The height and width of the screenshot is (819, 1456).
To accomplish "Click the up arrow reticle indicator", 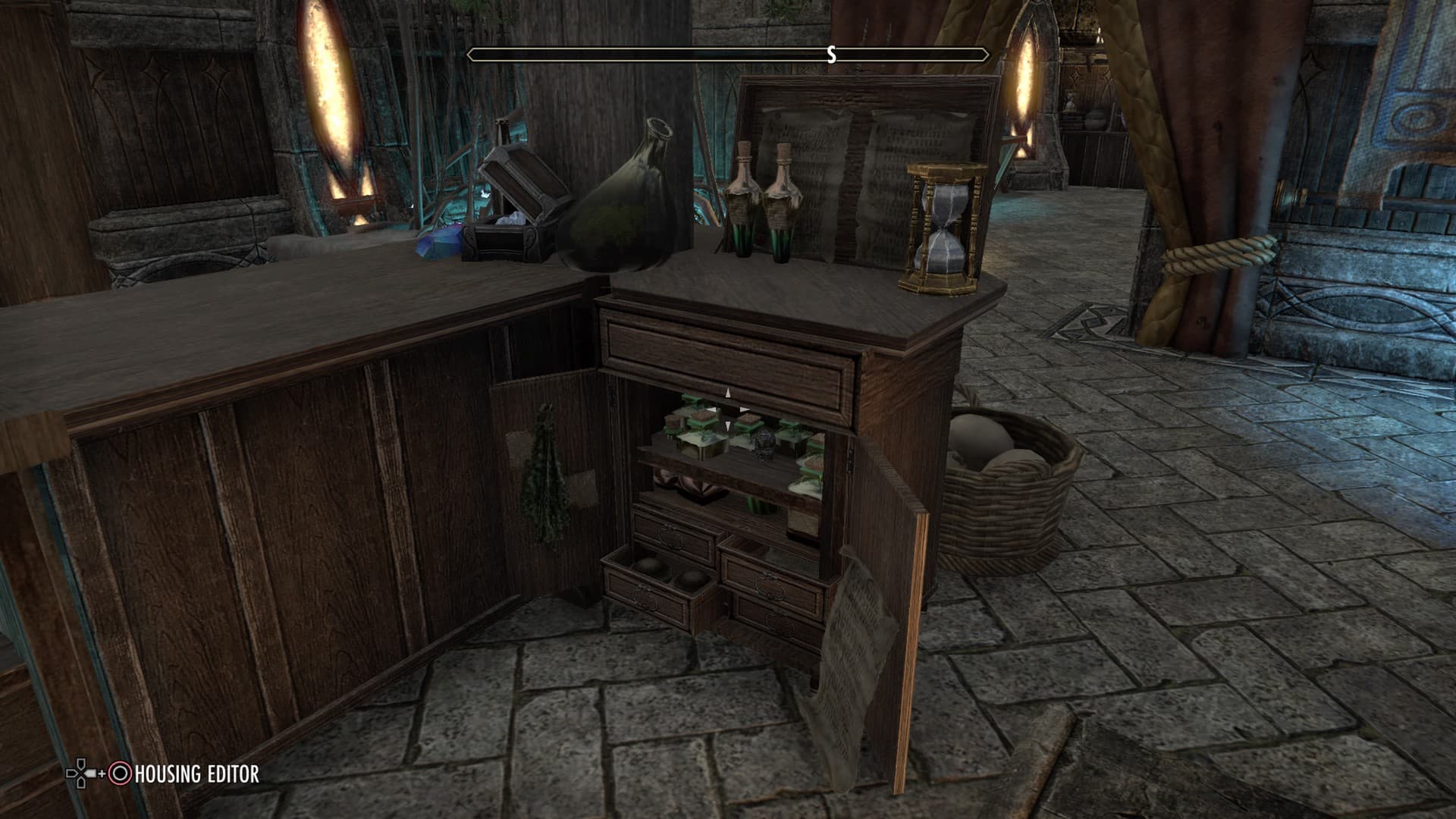I will 727,394.
